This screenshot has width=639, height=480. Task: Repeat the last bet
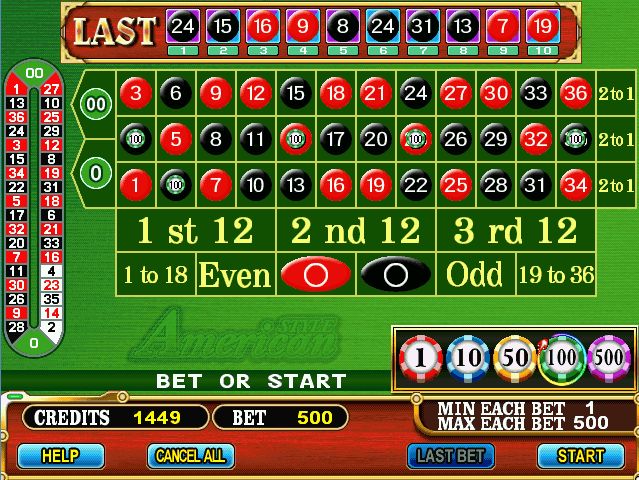pos(452,455)
